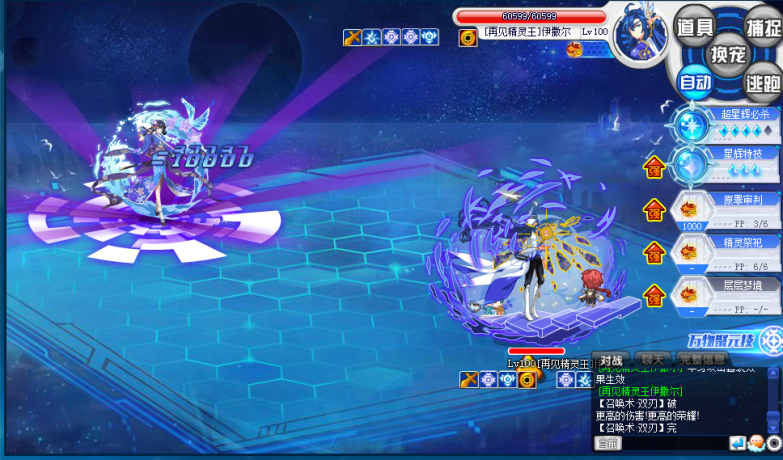Show the 完整信息 full info tab
This screenshot has width=783, height=460.
703,359
